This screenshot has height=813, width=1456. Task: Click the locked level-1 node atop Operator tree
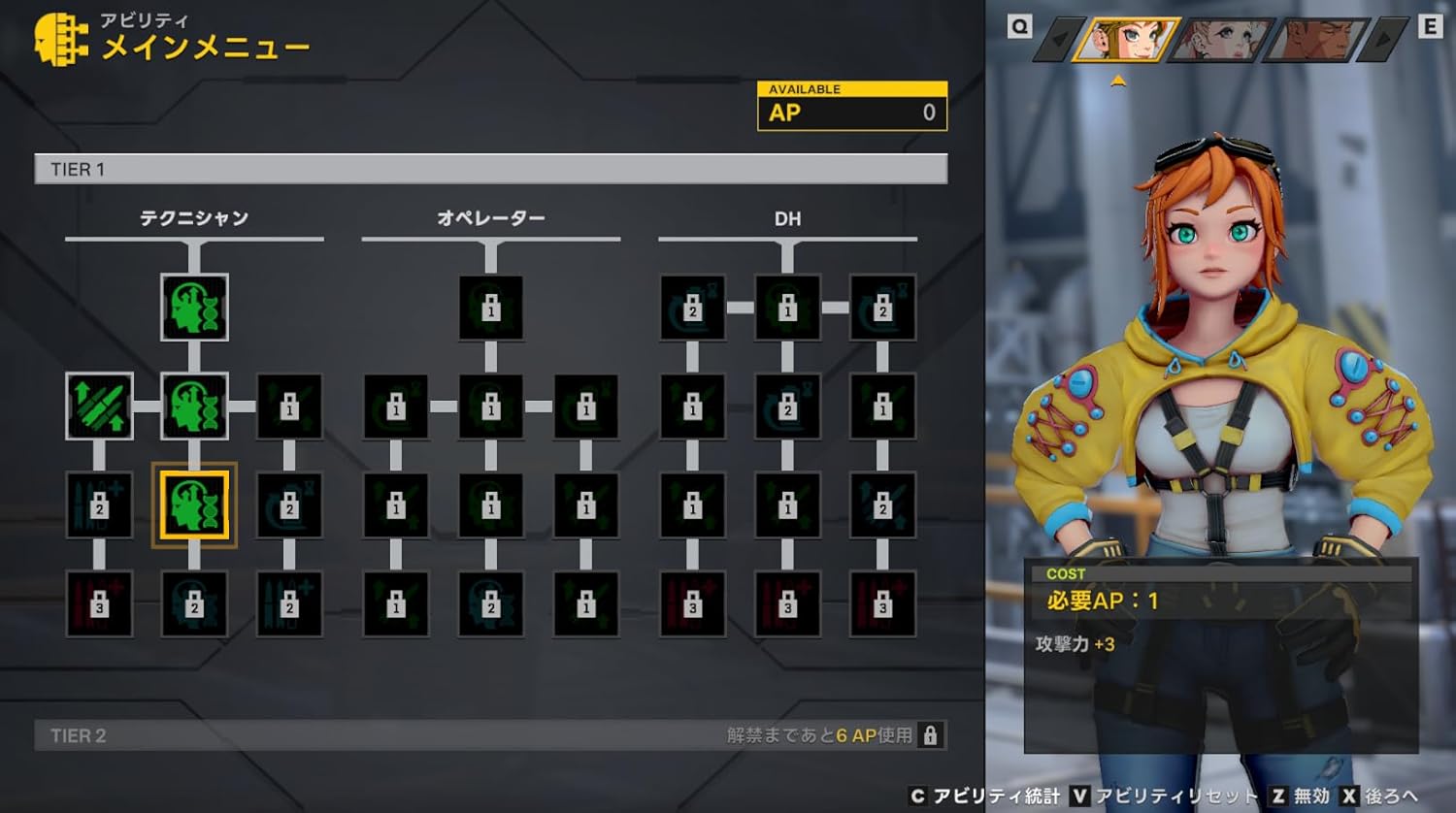[490, 309]
